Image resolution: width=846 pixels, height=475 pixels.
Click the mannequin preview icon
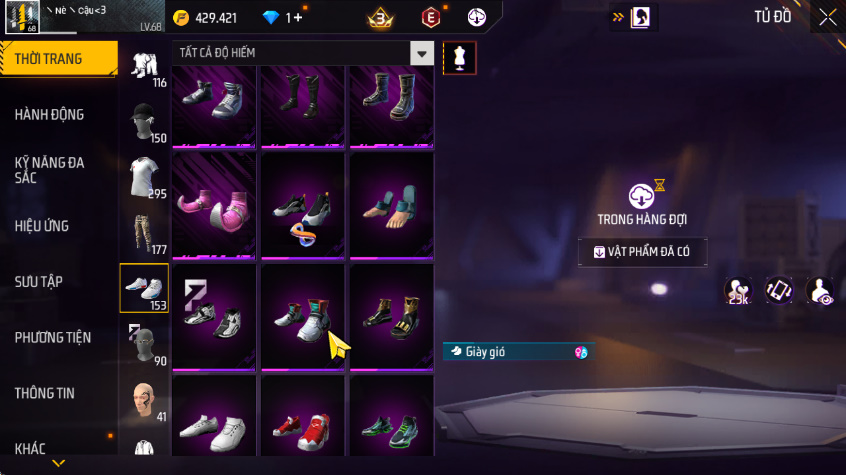click(x=460, y=58)
